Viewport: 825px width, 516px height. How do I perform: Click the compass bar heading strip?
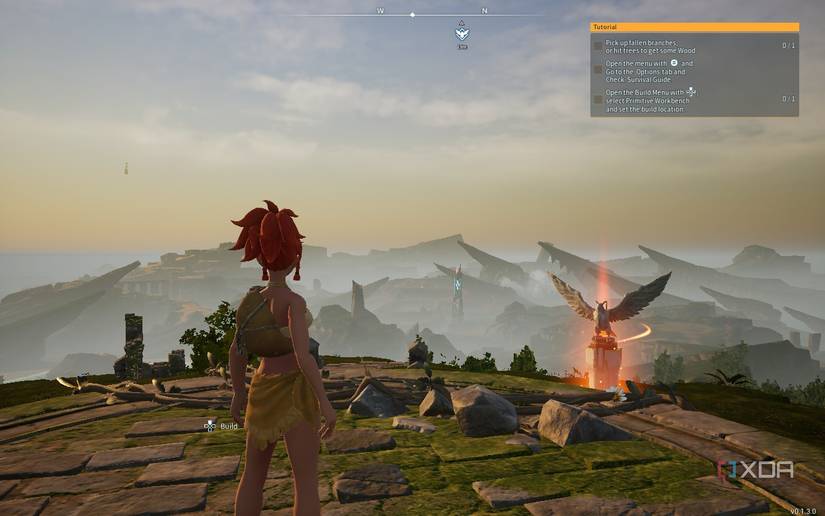pos(413,14)
